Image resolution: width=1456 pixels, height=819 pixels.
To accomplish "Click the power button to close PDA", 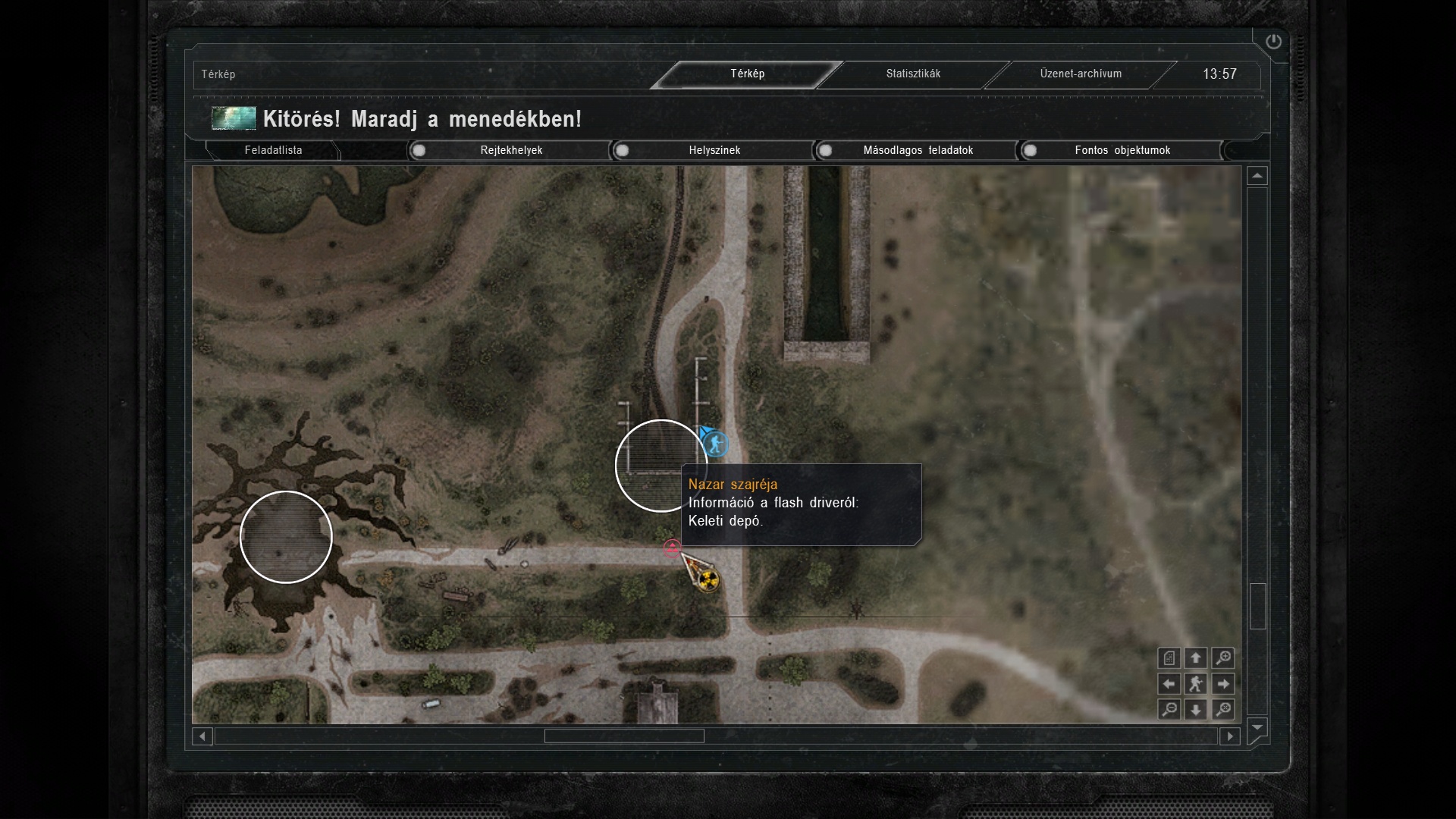I will point(1273,42).
